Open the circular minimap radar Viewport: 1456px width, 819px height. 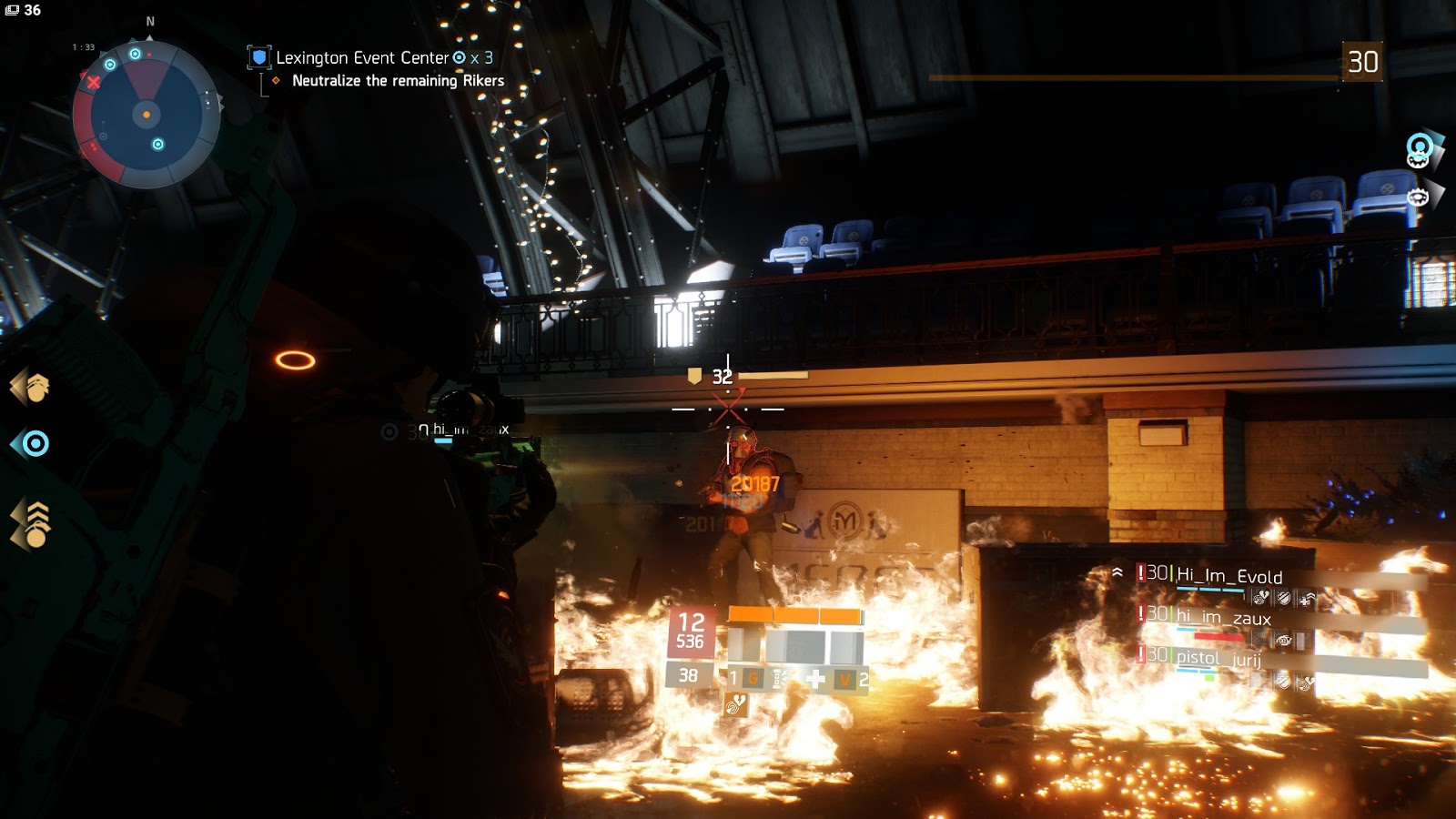146,115
